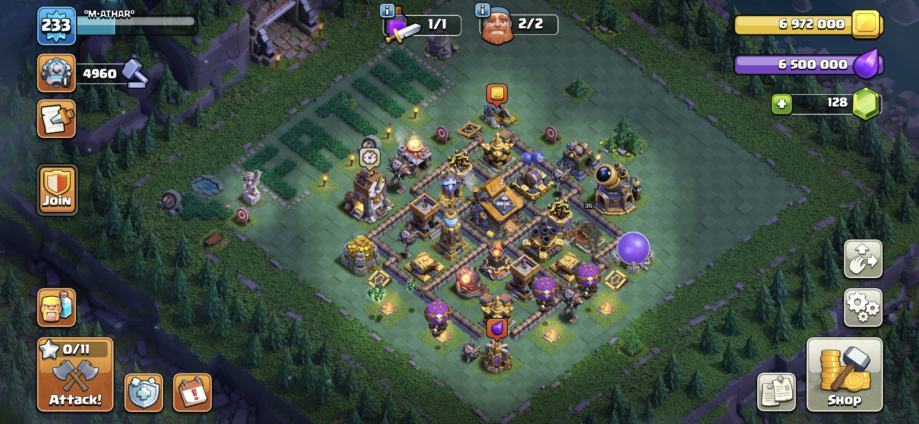Open the player profile level 233 badge

pos(56,26)
